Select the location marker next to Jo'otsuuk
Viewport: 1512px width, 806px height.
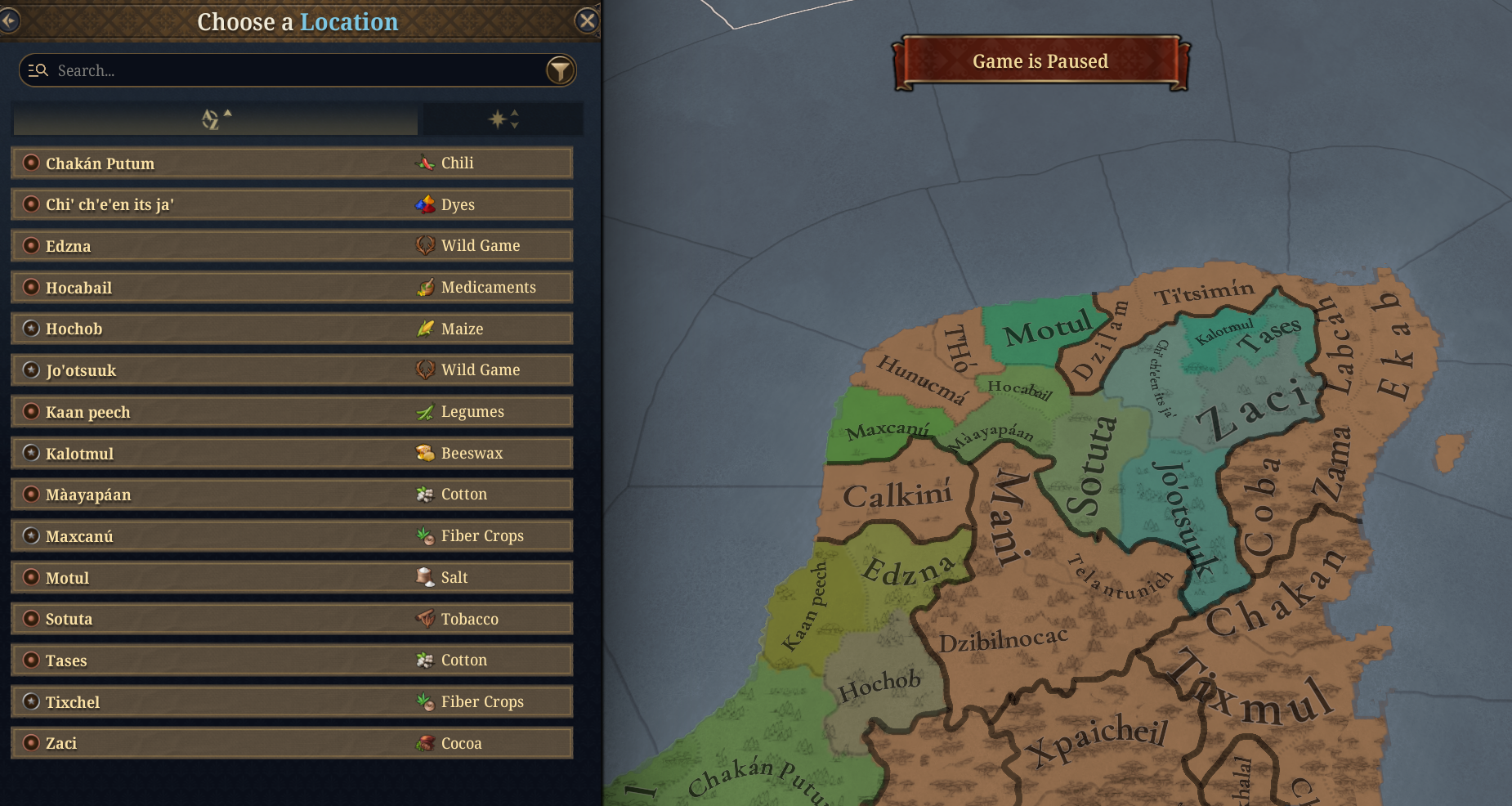click(33, 369)
